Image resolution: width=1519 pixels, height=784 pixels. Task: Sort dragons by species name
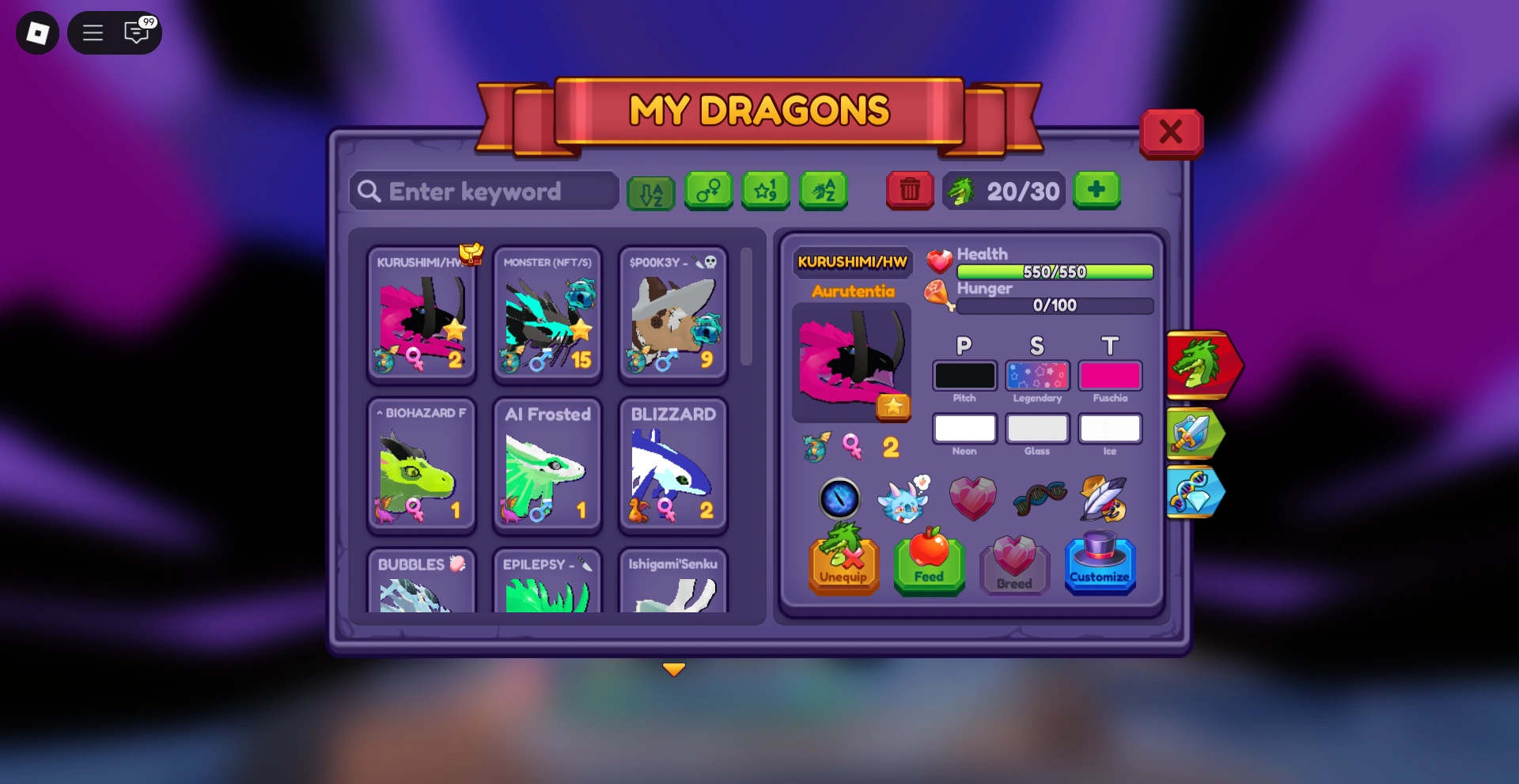click(x=824, y=191)
